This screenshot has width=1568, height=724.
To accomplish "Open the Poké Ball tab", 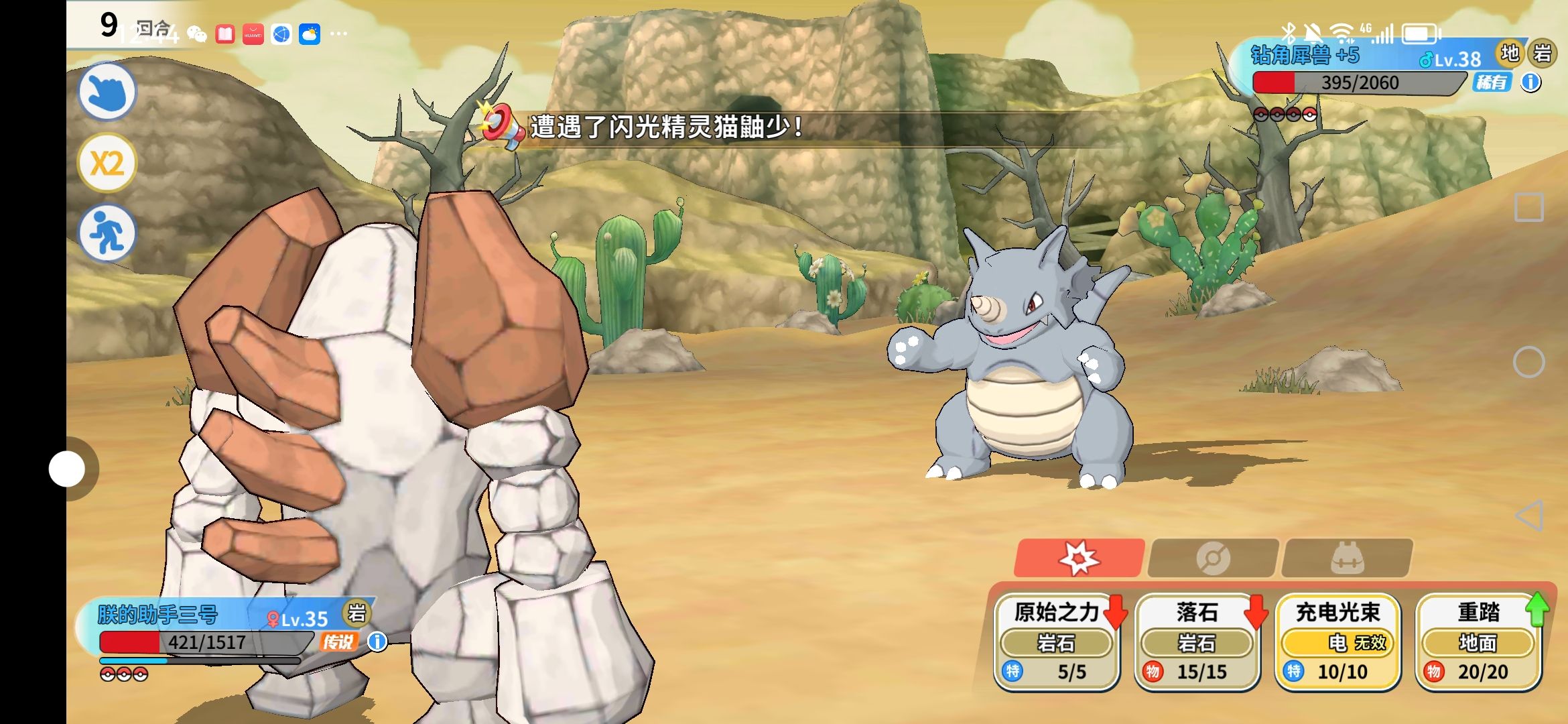I will pos(1213,558).
